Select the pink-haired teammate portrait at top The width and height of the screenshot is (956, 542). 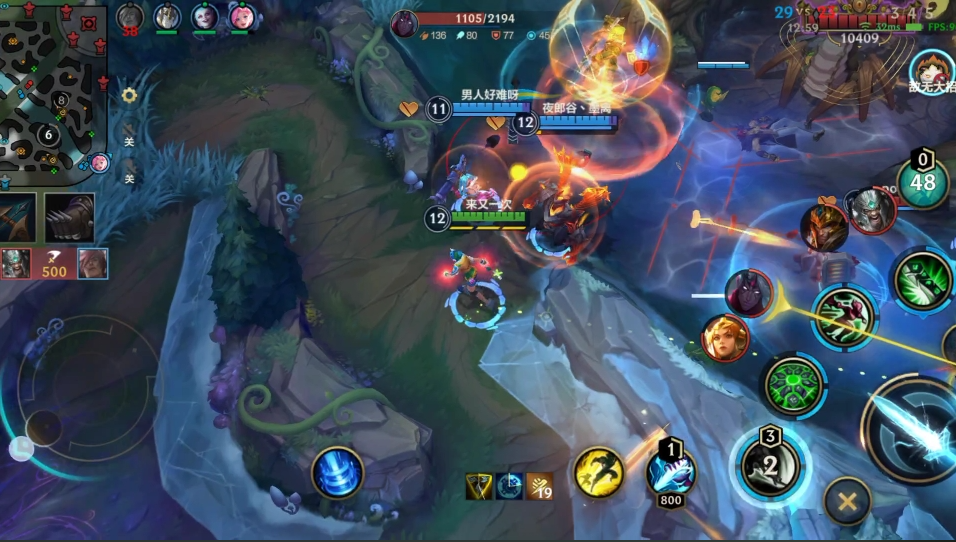pyautogui.click(x=241, y=17)
